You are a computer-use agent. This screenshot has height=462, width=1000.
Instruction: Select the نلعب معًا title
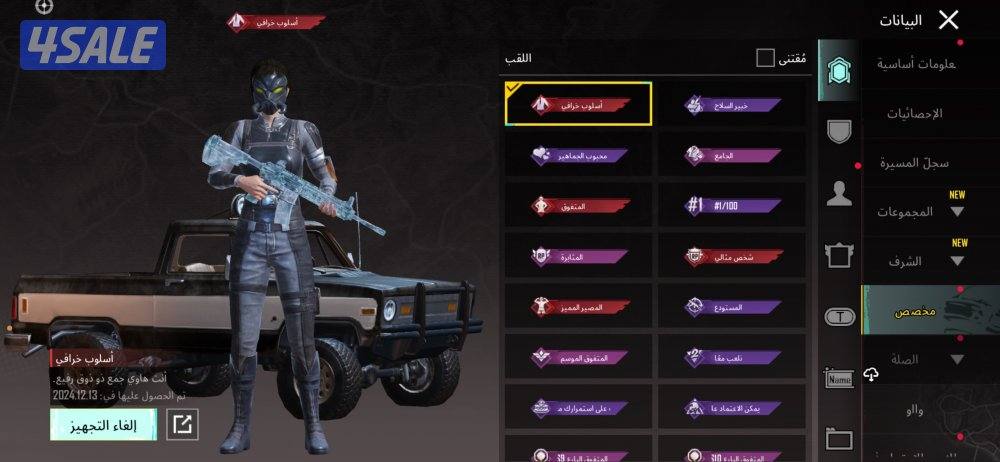pos(732,357)
